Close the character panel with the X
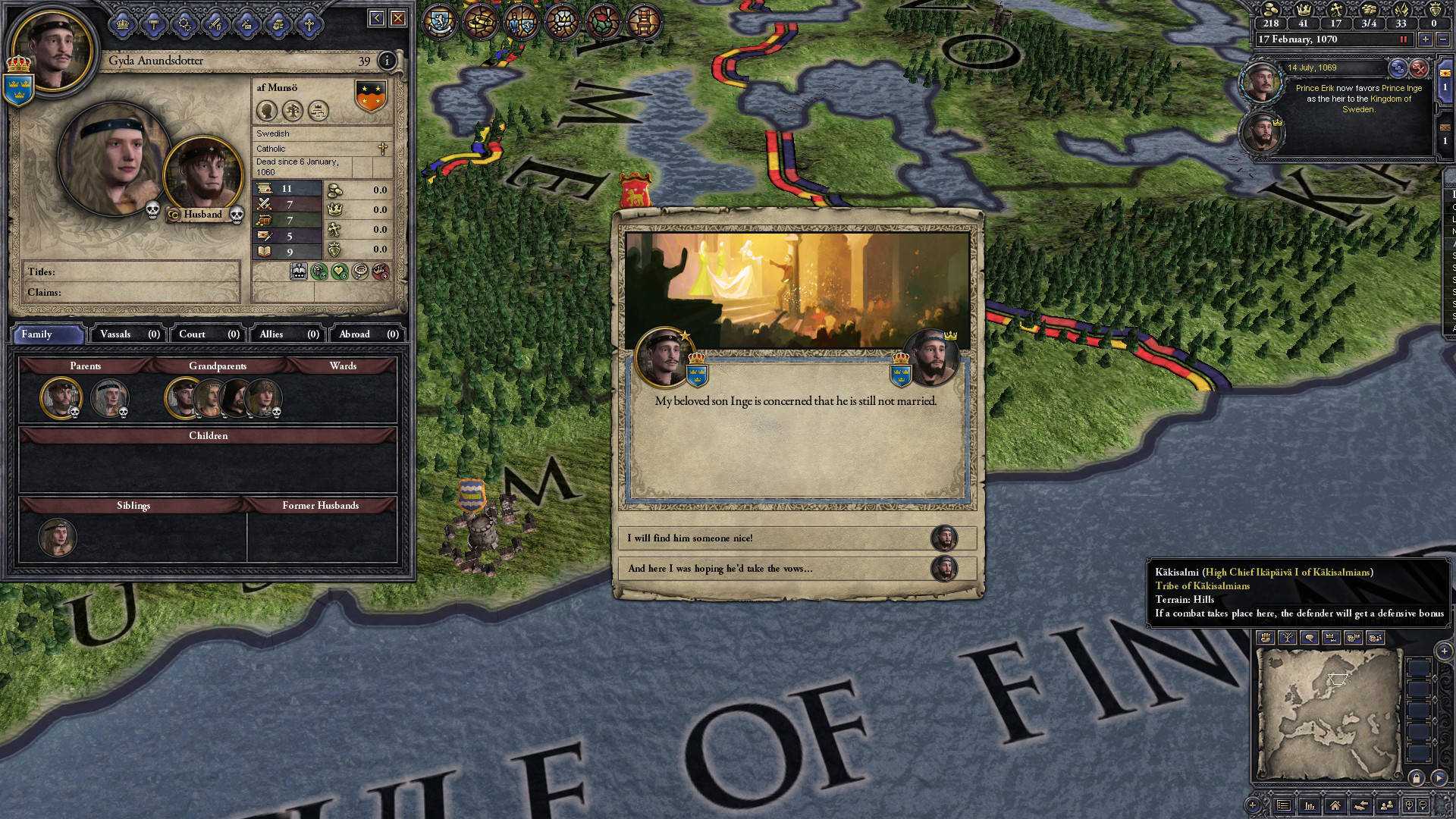The image size is (1456, 819). click(x=398, y=18)
